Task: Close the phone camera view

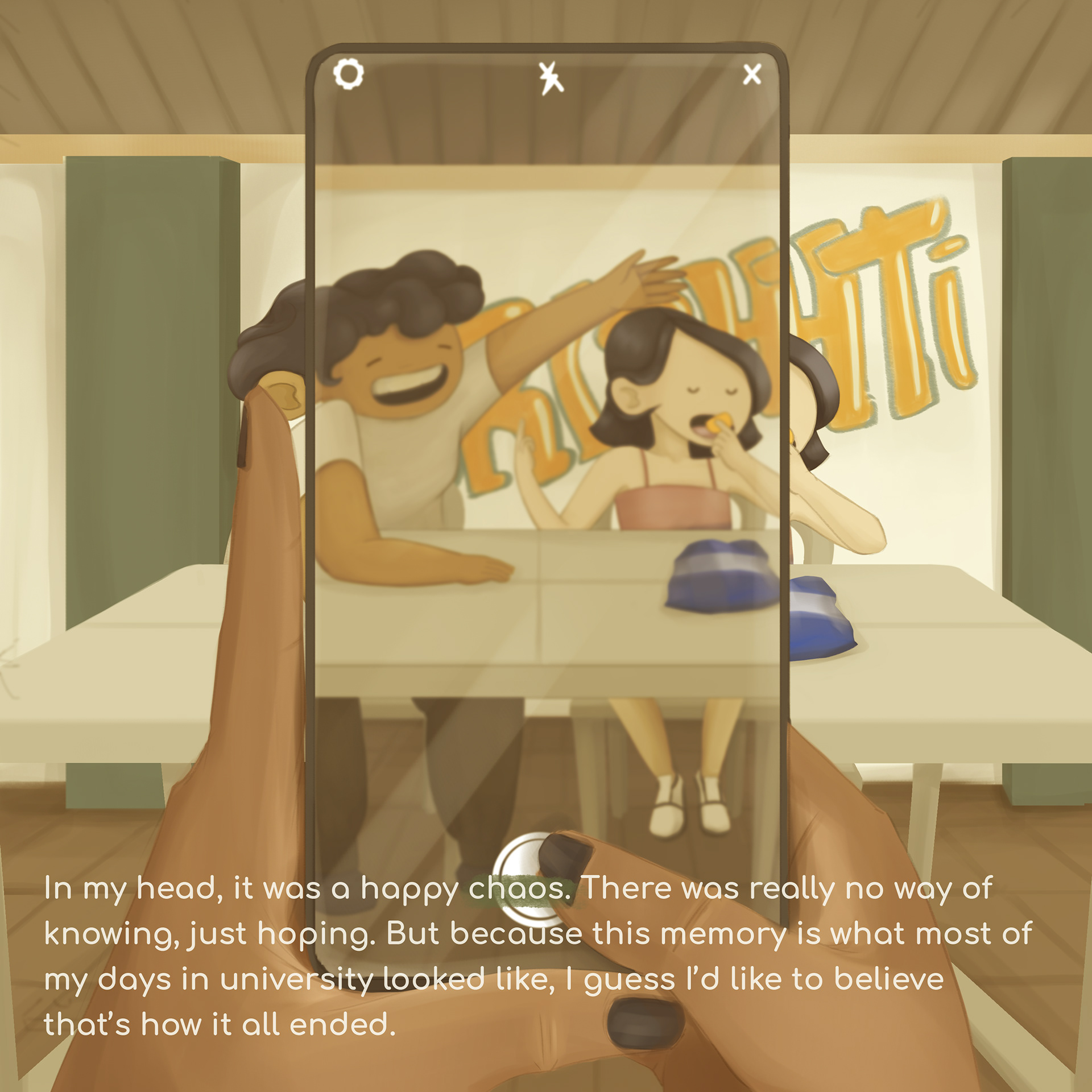Action: point(752,74)
